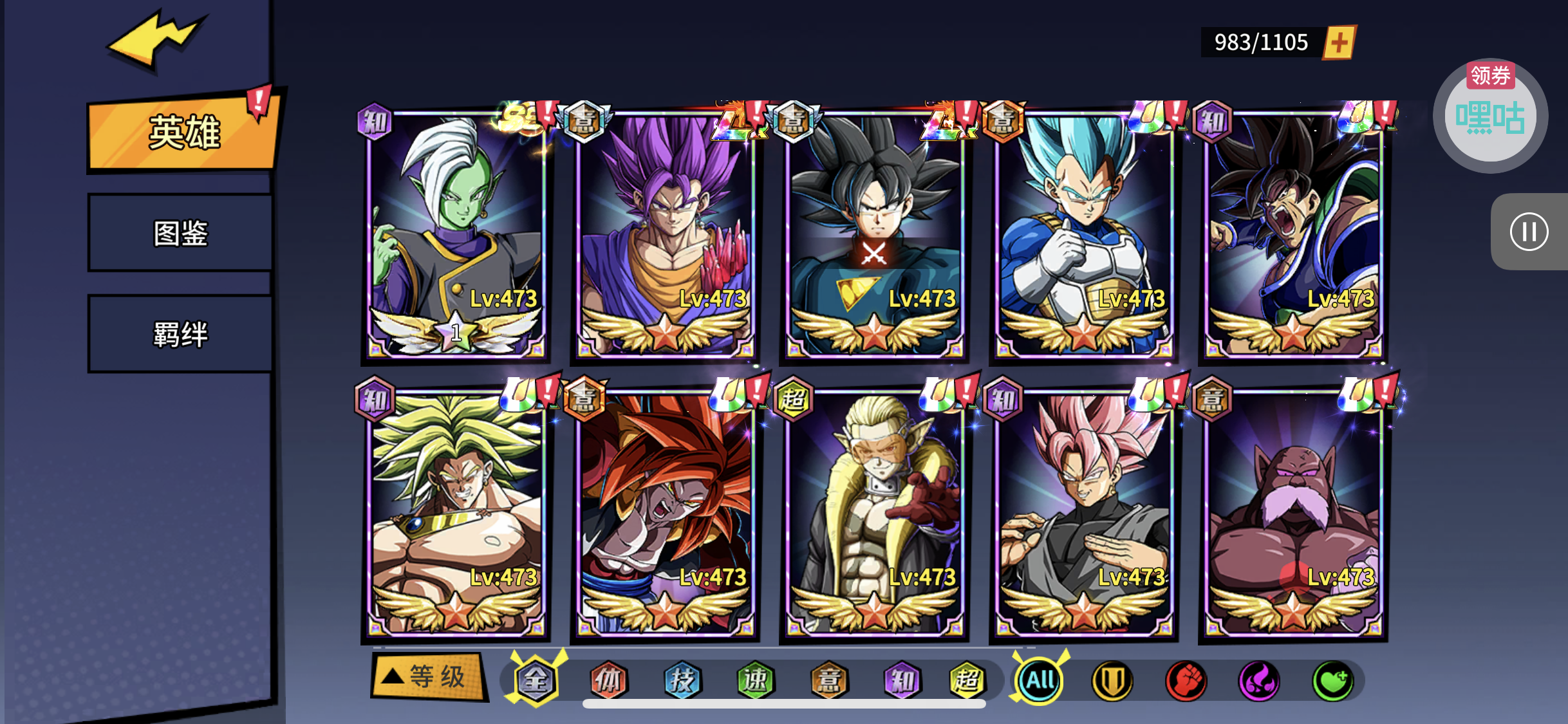1568x724 pixels.
Task: Tap the orange plus to expand hero capacity
Action: 1339,43
